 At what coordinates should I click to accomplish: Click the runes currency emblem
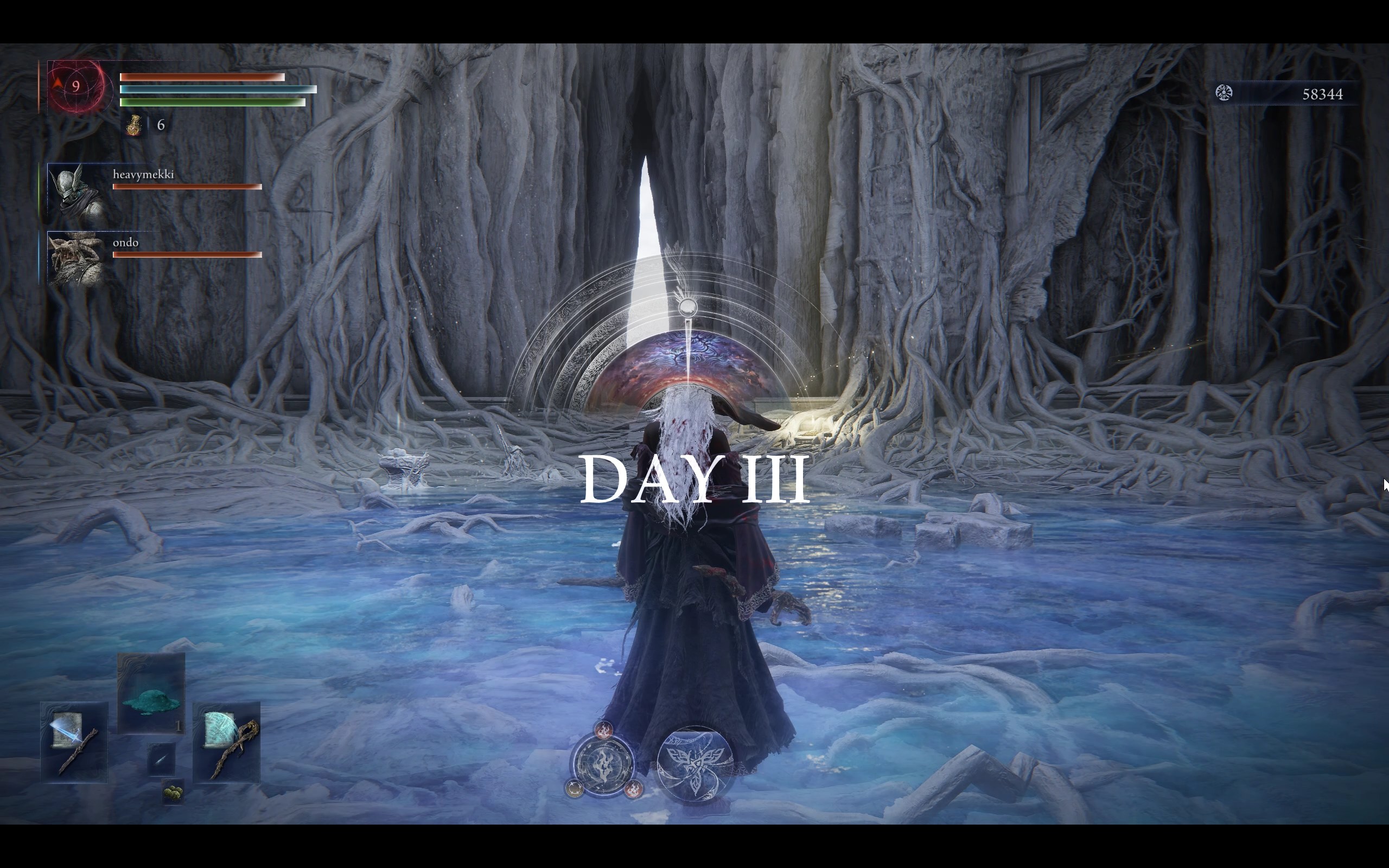tap(1224, 93)
